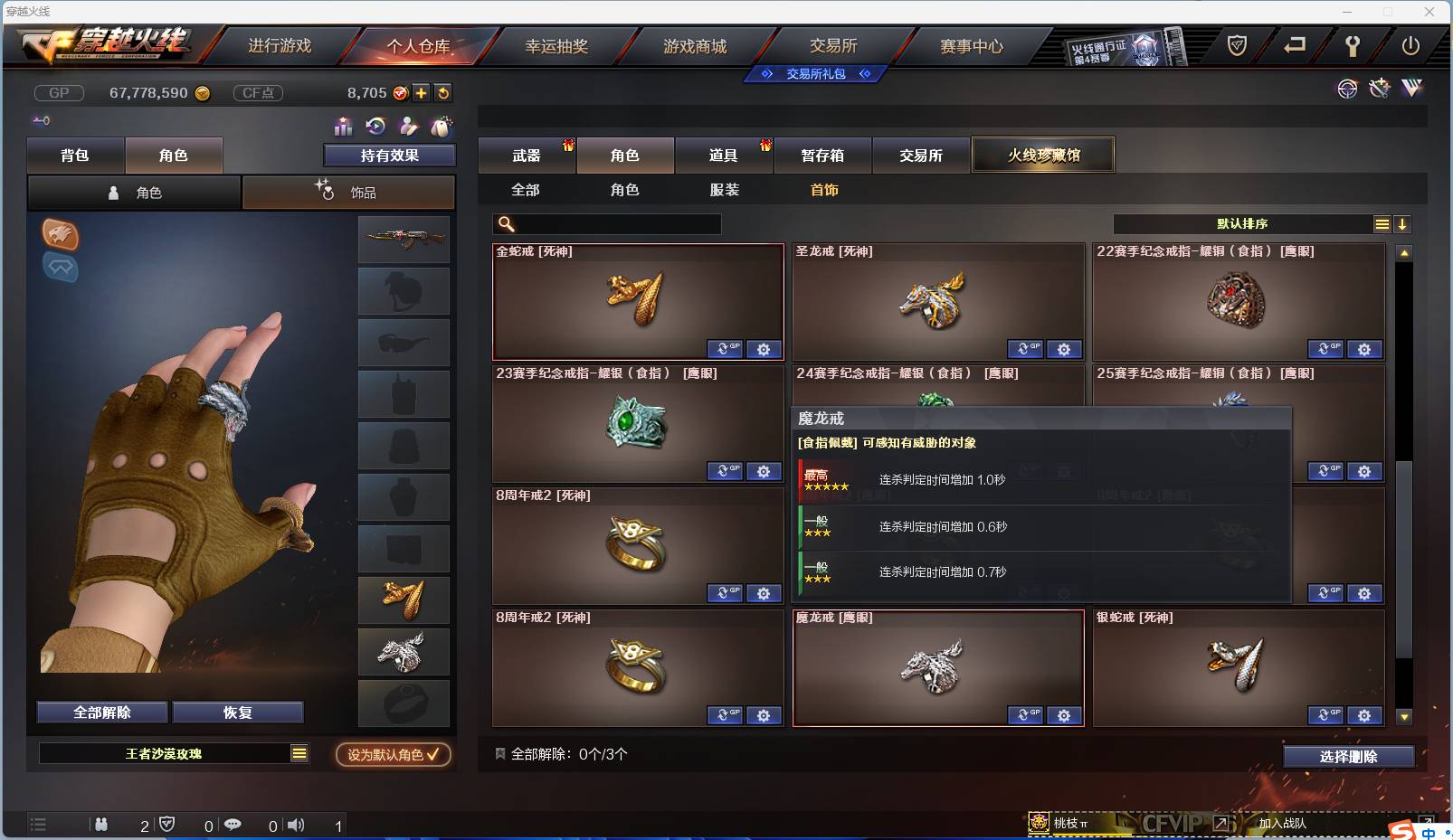Open the crosshair aim-training icon at top right
This screenshot has width=1453, height=840.
click(x=1348, y=89)
